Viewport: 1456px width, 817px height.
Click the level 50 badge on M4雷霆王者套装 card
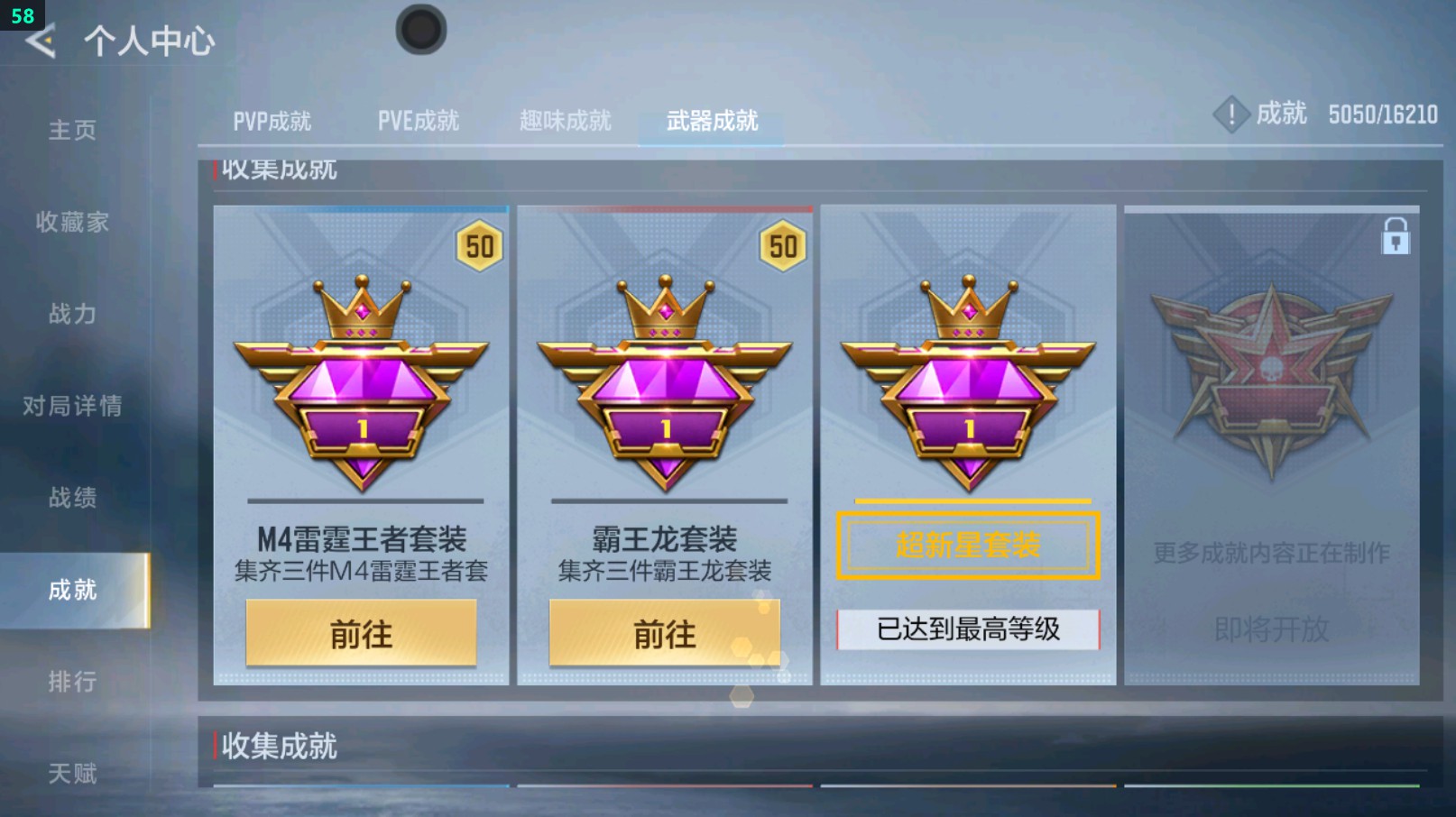tap(480, 247)
